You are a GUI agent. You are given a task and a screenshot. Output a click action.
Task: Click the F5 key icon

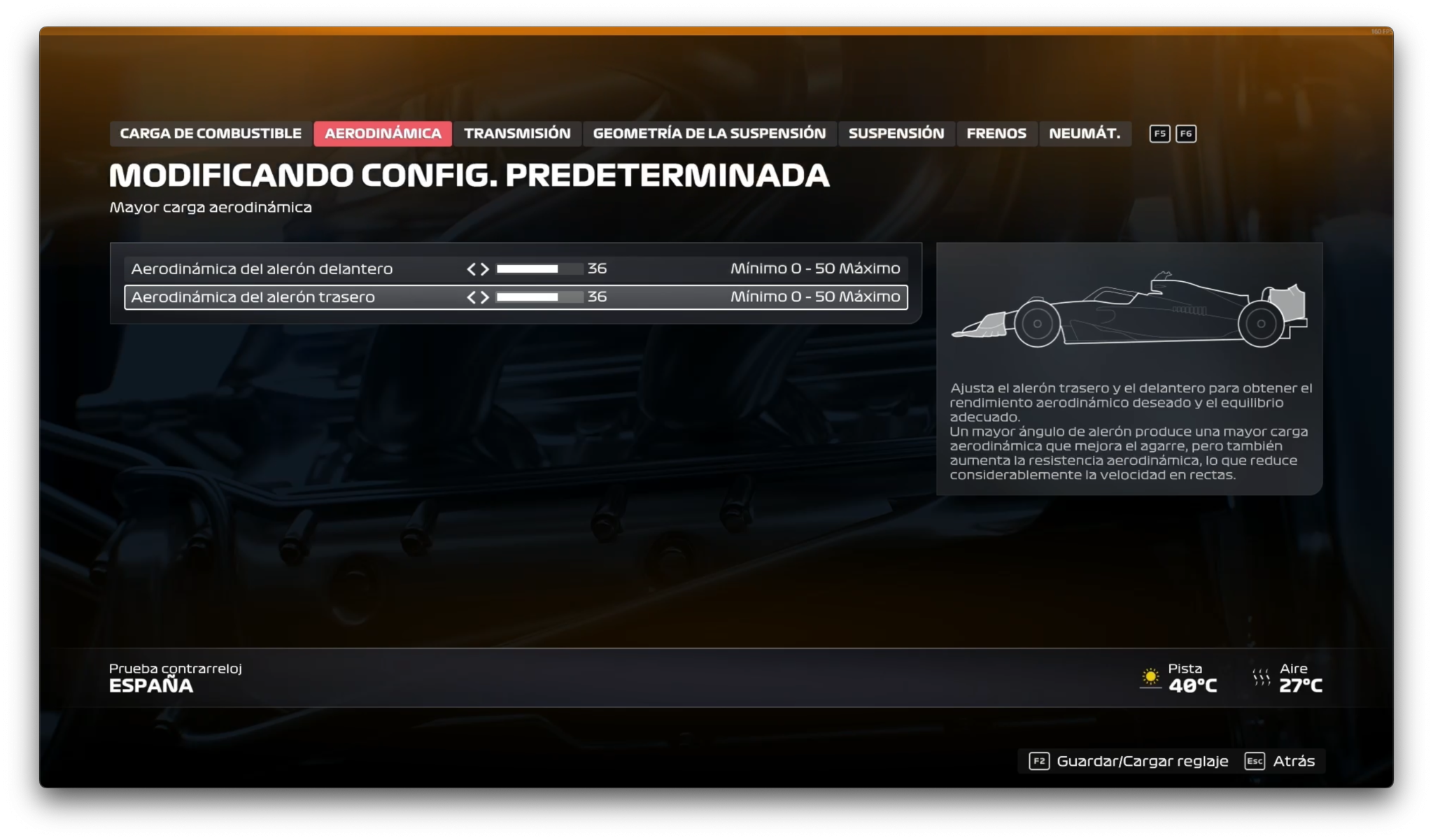point(1159,134)
